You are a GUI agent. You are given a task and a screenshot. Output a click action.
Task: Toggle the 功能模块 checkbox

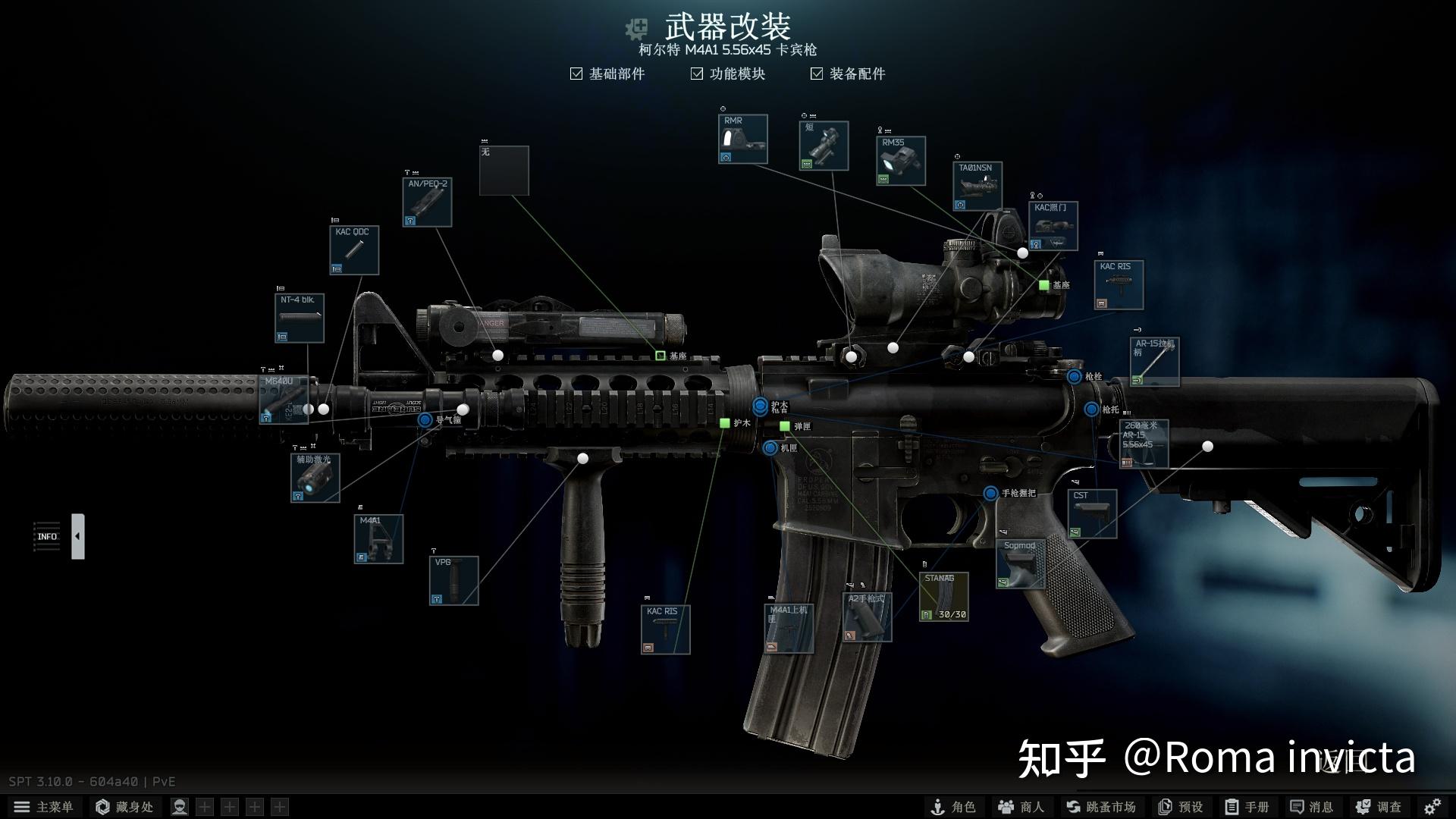pyautogui.click(x=696, y=74)
